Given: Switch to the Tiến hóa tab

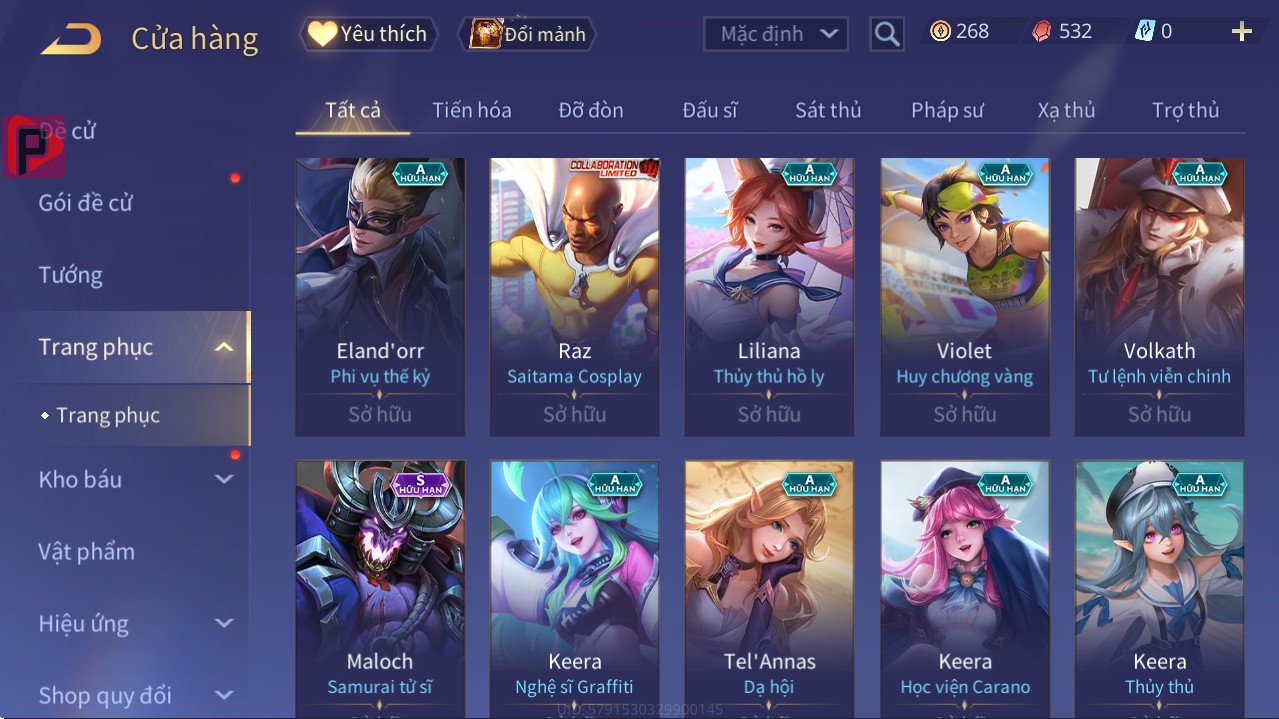Looking at the screenshot, I should pos(471,110).
